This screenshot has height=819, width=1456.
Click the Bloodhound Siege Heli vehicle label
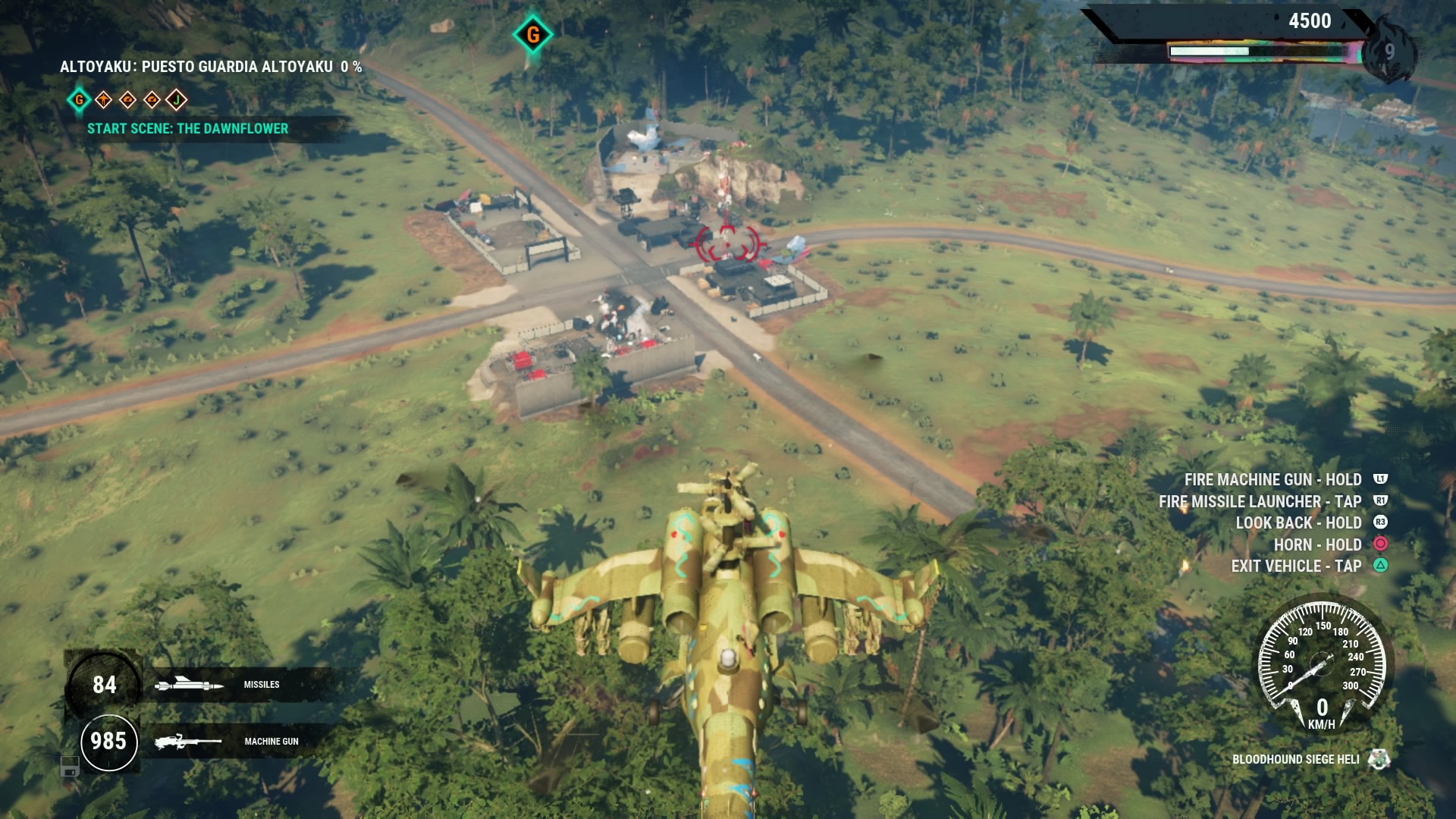1295,759
